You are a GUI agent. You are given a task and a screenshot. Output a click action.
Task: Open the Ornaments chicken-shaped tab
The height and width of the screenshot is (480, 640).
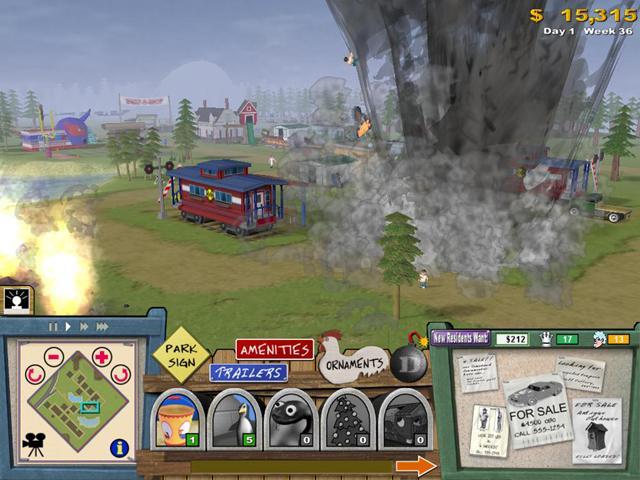(352, 362)
